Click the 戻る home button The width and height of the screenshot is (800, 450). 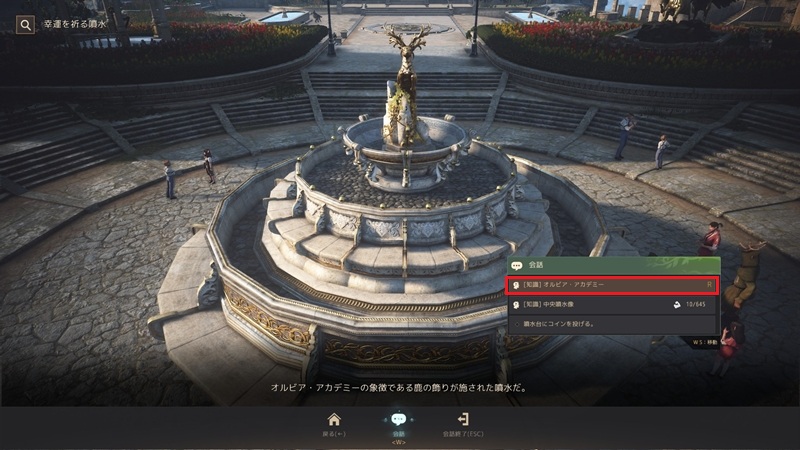[334, 425]
